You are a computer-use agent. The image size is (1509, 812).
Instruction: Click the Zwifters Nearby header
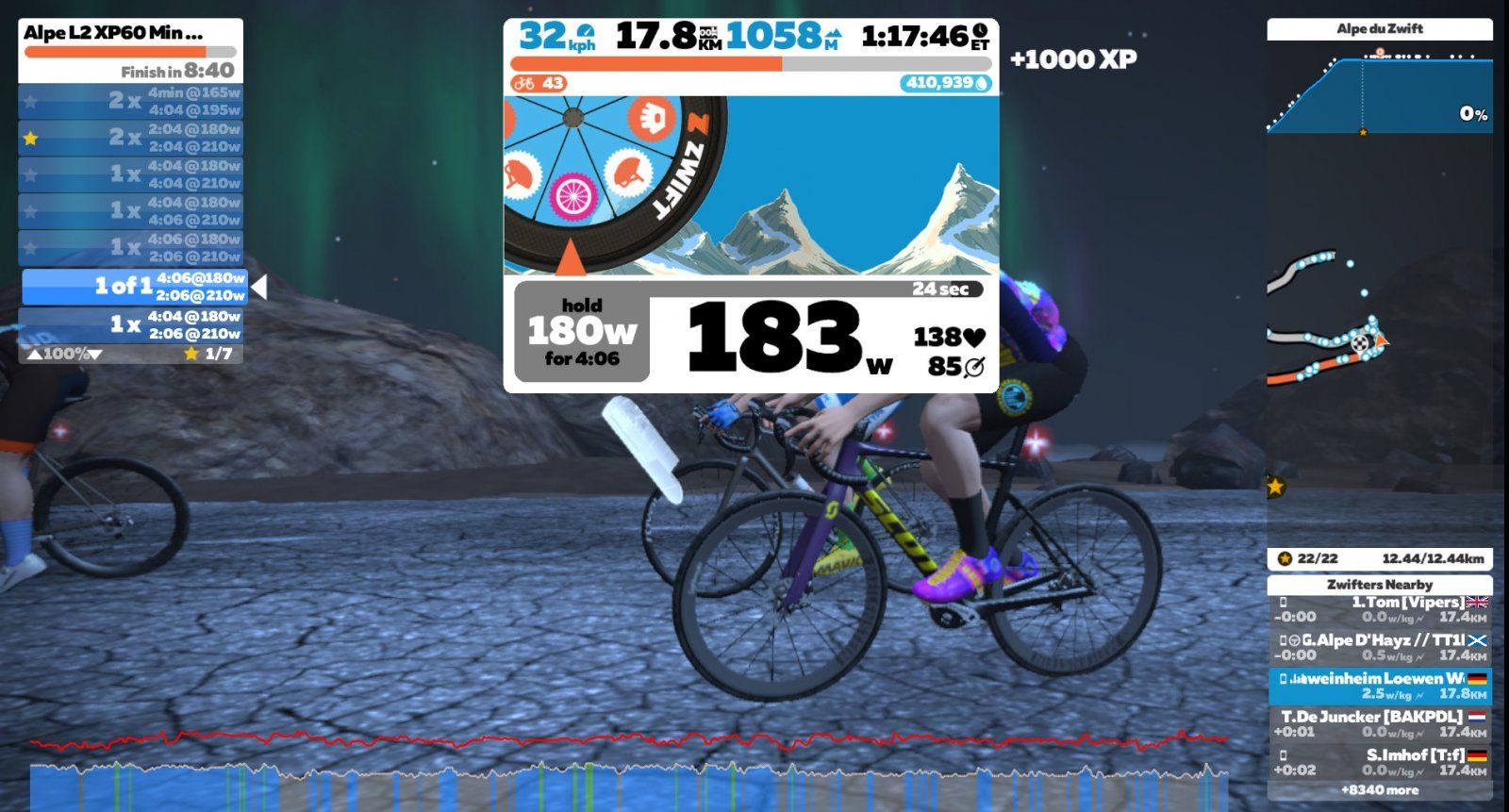(x=1380, y=585)
